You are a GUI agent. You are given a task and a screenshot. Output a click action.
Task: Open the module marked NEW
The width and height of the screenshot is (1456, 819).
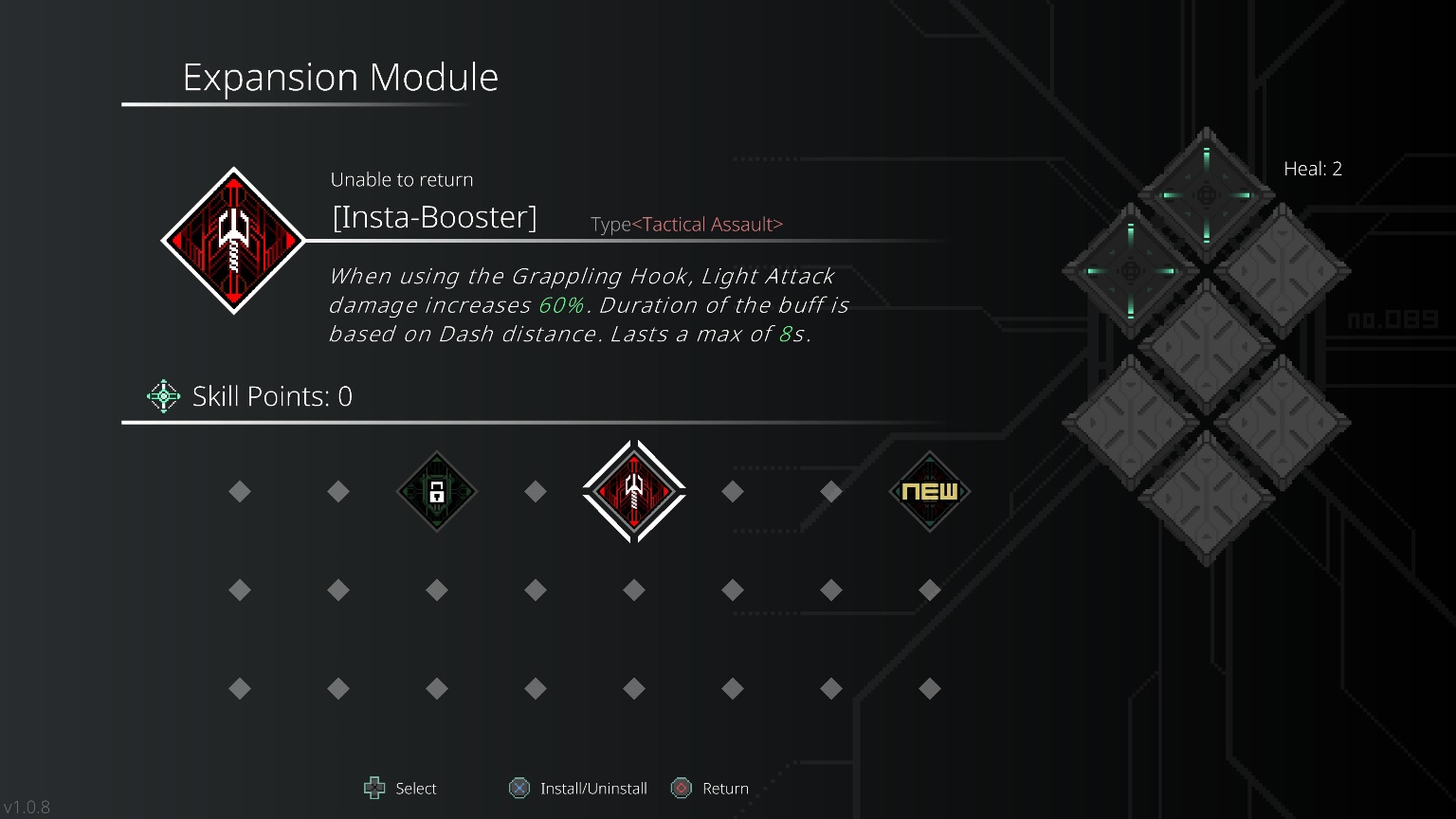pyautogui.click(x=930, y=491)
